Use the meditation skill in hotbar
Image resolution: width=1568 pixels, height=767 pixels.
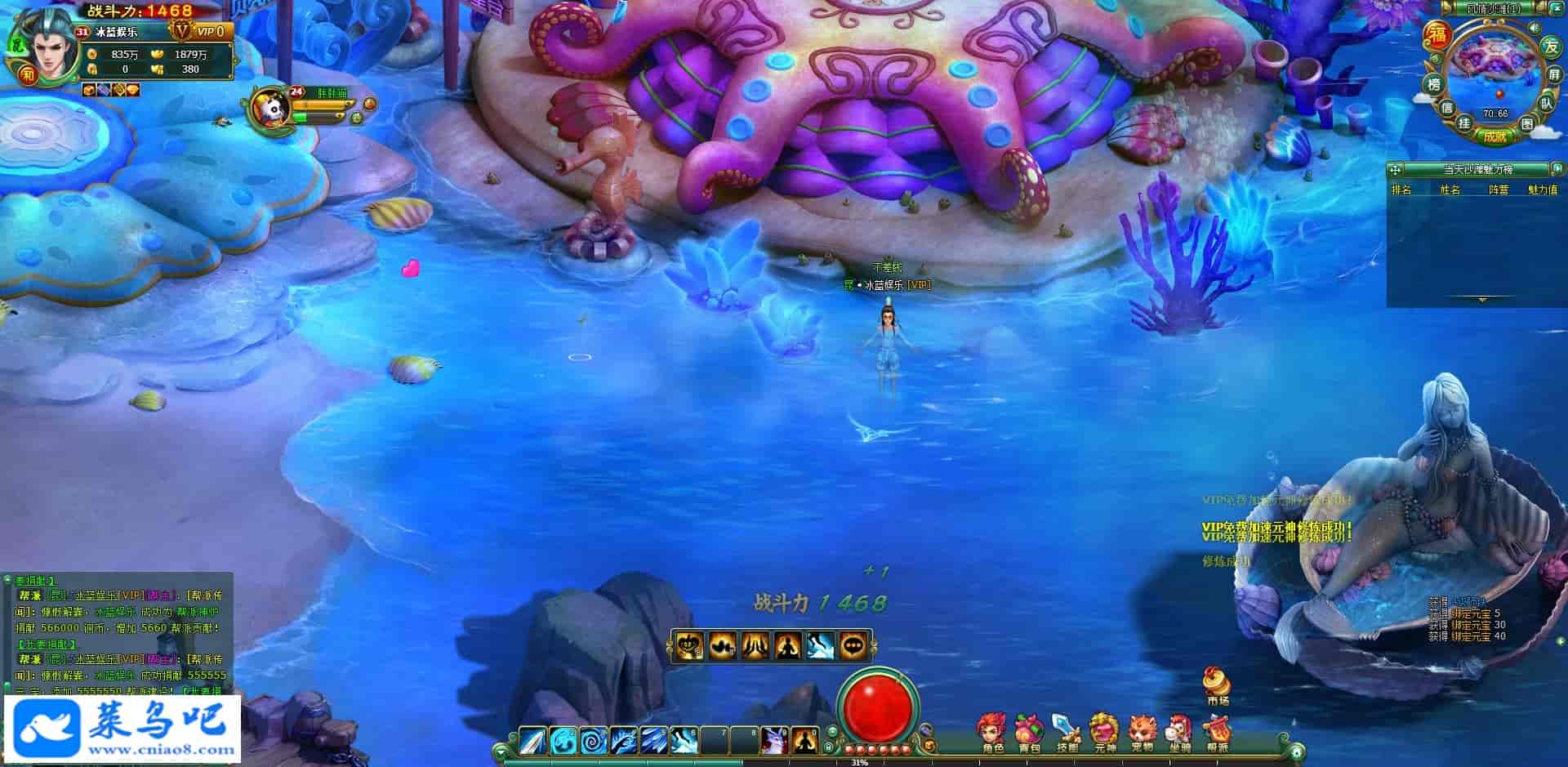point(805,741)
